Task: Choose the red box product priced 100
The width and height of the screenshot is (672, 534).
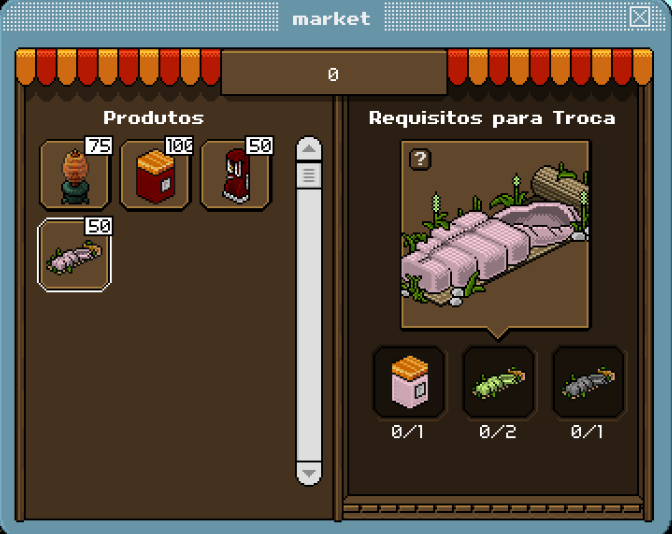Action: pos(155,176)
